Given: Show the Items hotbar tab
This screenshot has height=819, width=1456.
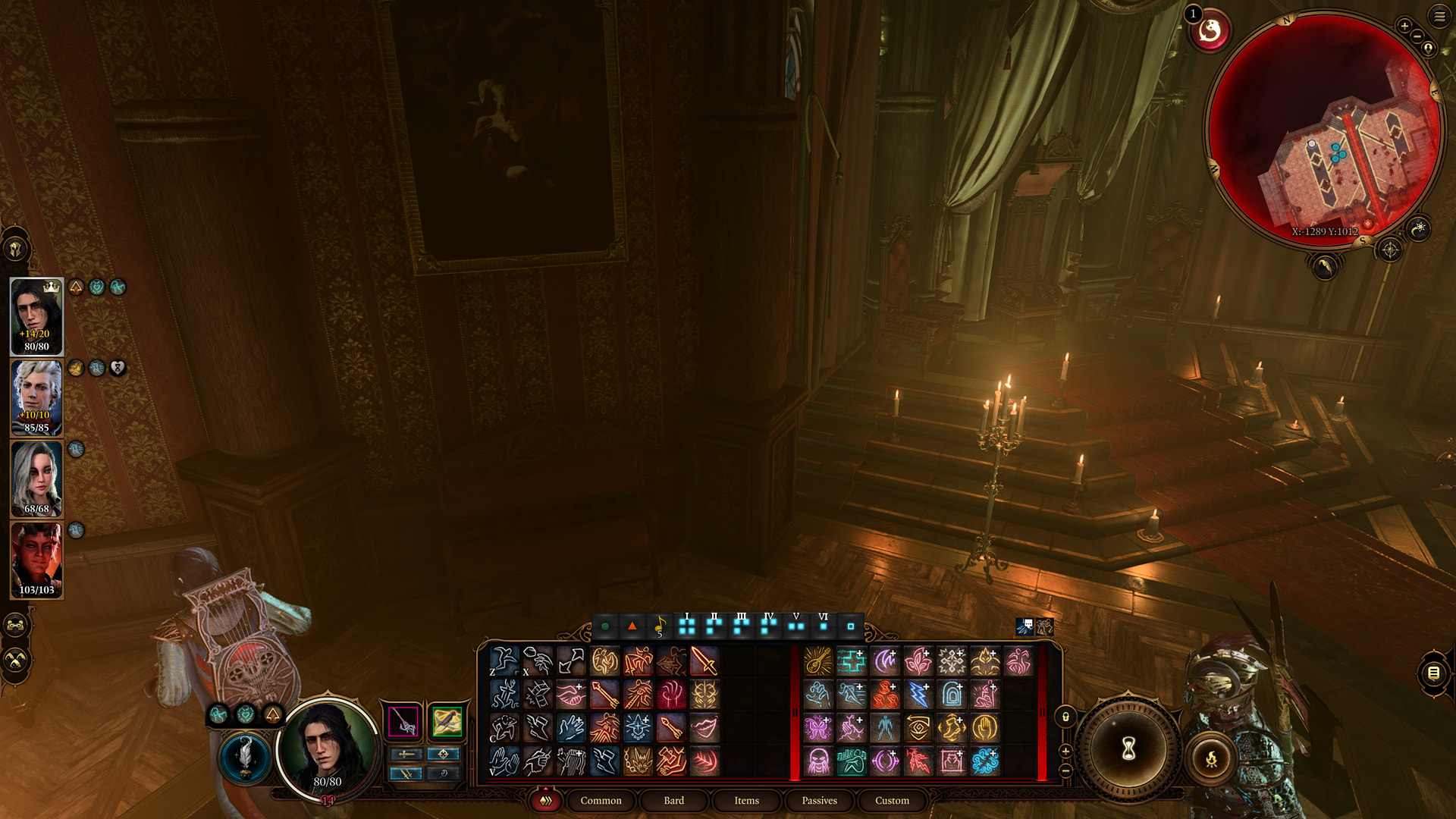Looking at the screenshot, I should (x=746, y=800).
